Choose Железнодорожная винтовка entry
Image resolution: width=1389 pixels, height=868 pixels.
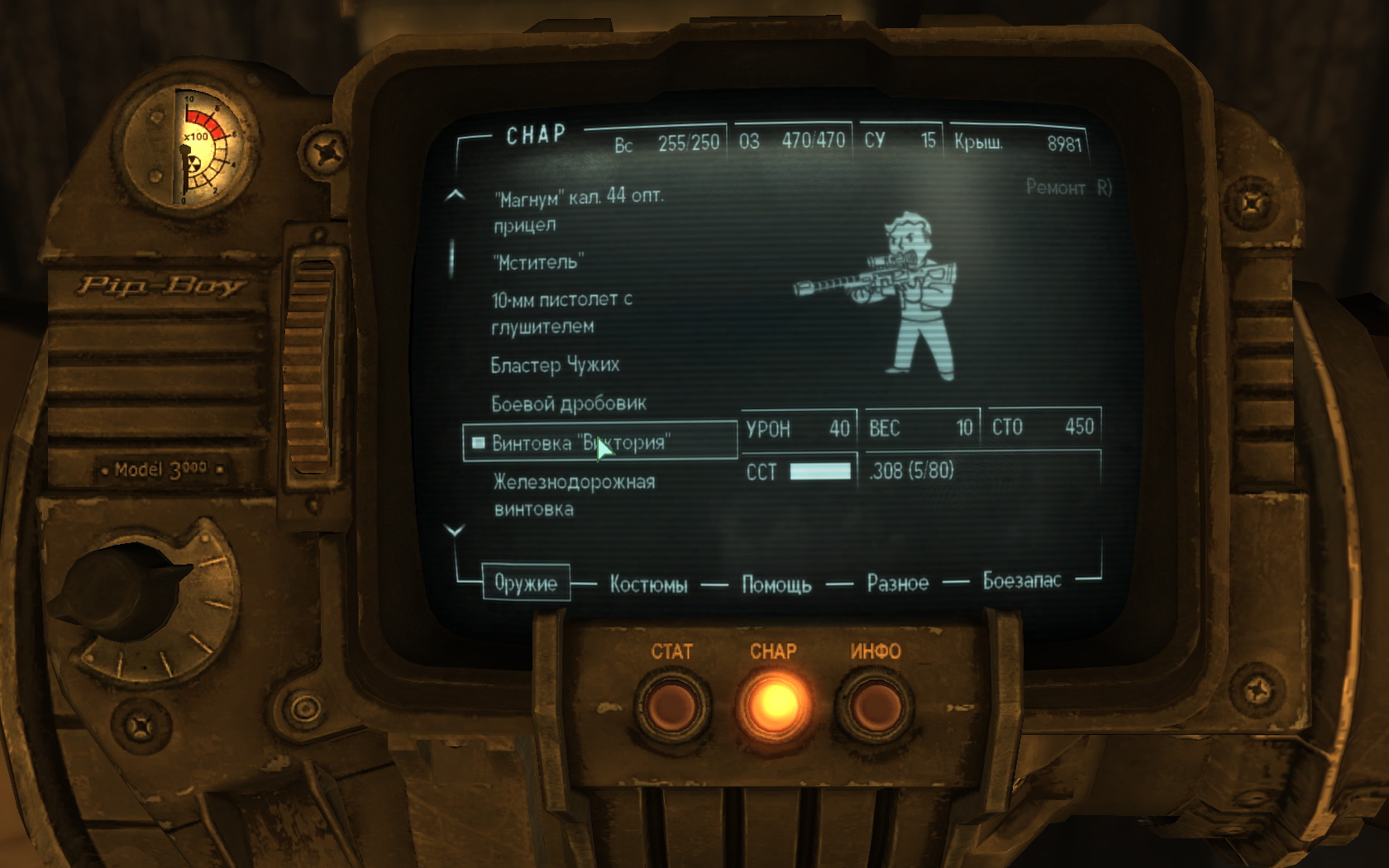pos(574,494)
